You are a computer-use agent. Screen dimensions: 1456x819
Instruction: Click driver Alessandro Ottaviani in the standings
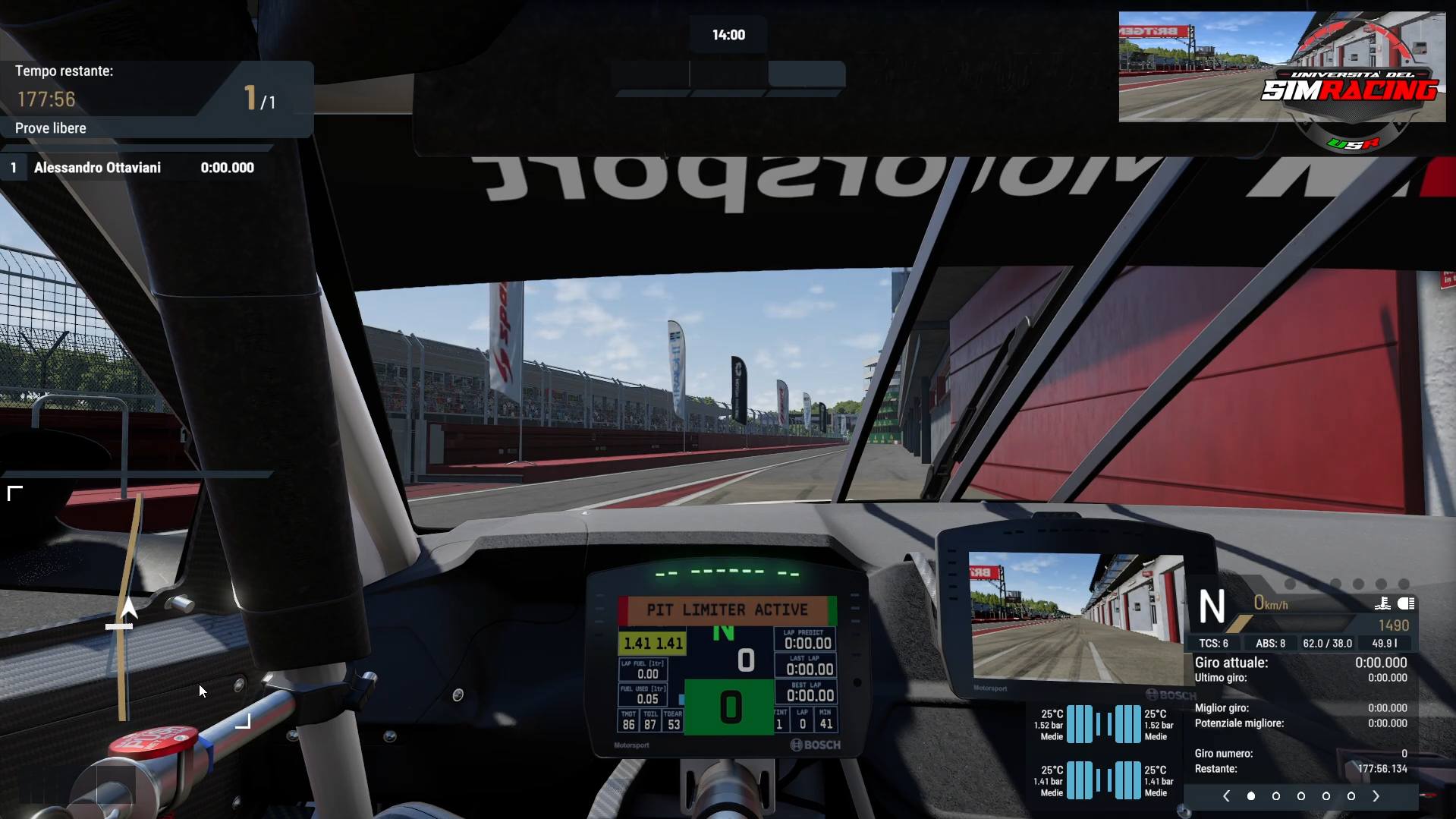pos(98,168)
